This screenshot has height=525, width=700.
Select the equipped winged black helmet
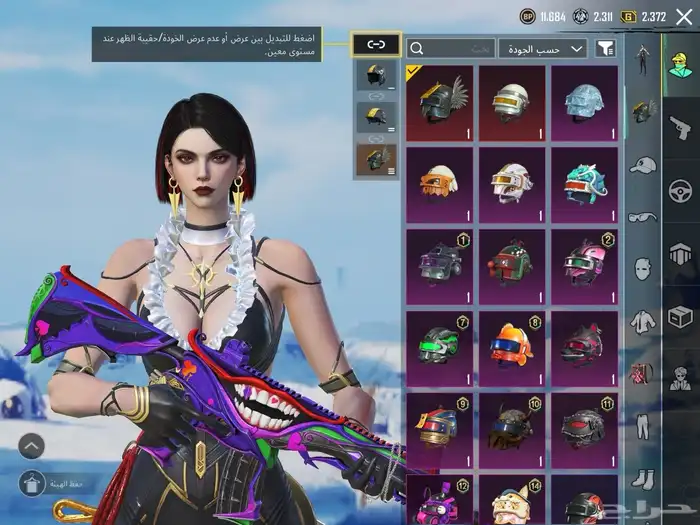coord(440,102)
